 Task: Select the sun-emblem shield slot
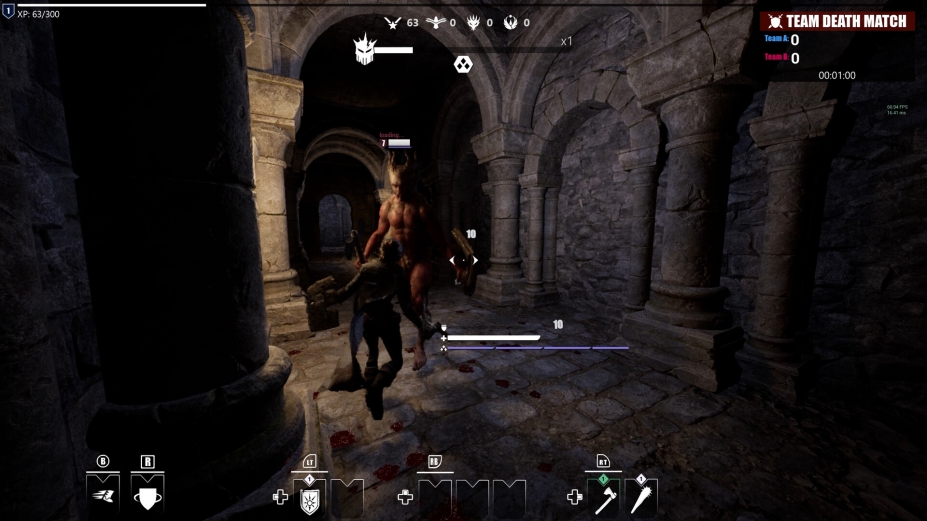pyautogui.click(x=309, y=498)
